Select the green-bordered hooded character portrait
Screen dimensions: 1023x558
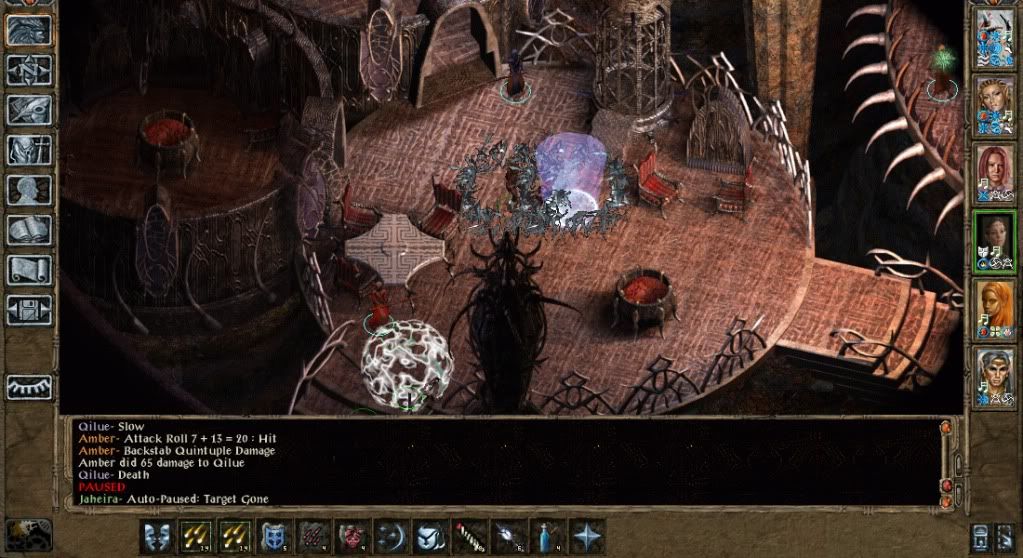tap(993, 240)
